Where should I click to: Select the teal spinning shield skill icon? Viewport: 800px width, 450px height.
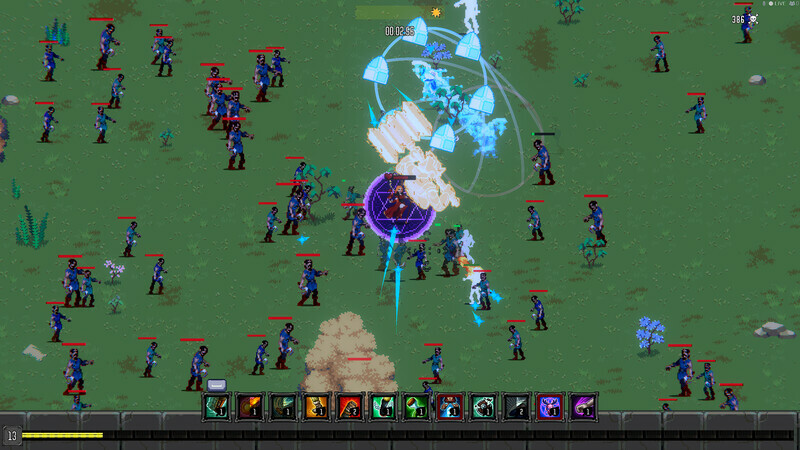point(483,406)
